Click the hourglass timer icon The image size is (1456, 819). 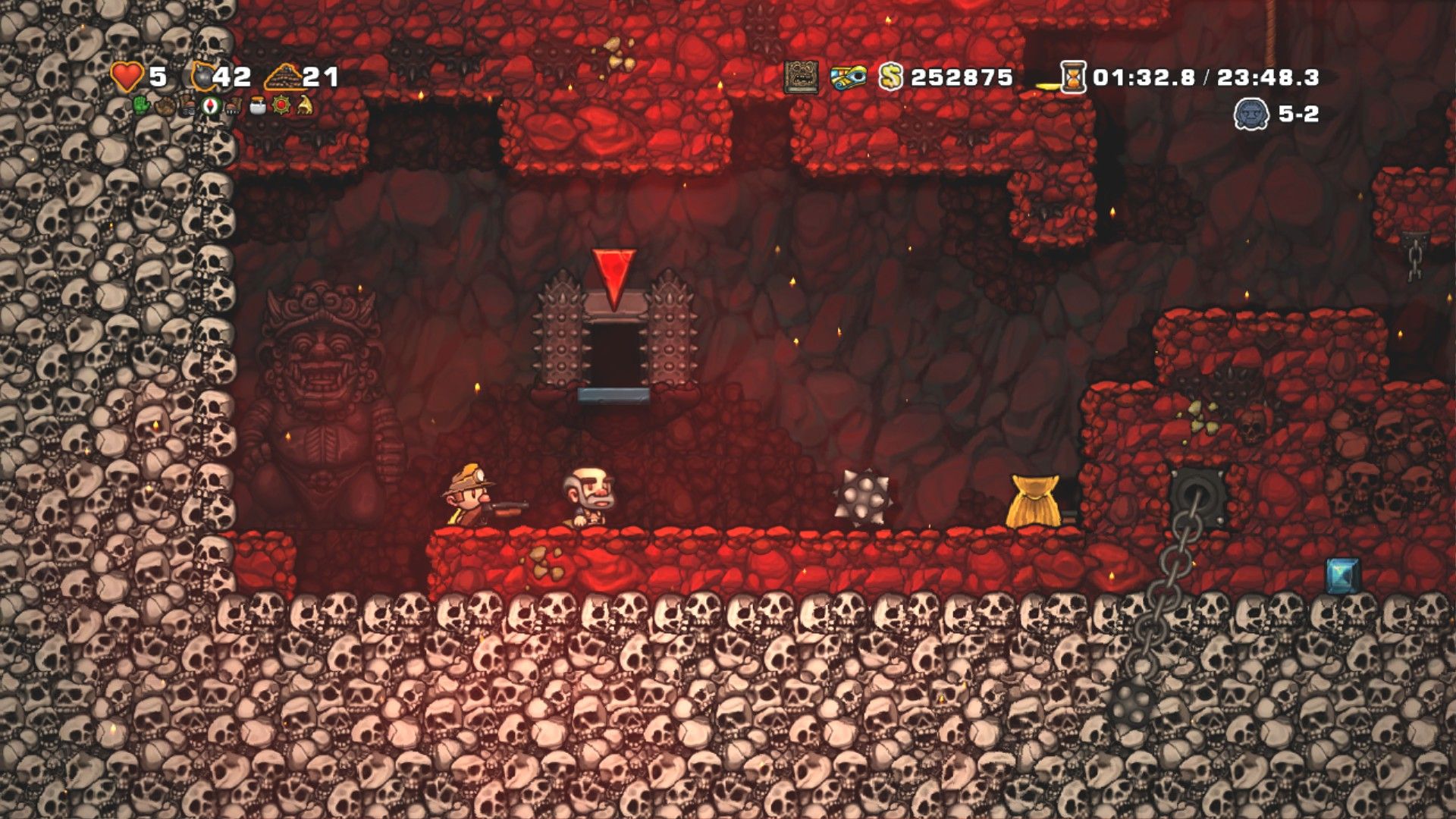[1072, 77]
